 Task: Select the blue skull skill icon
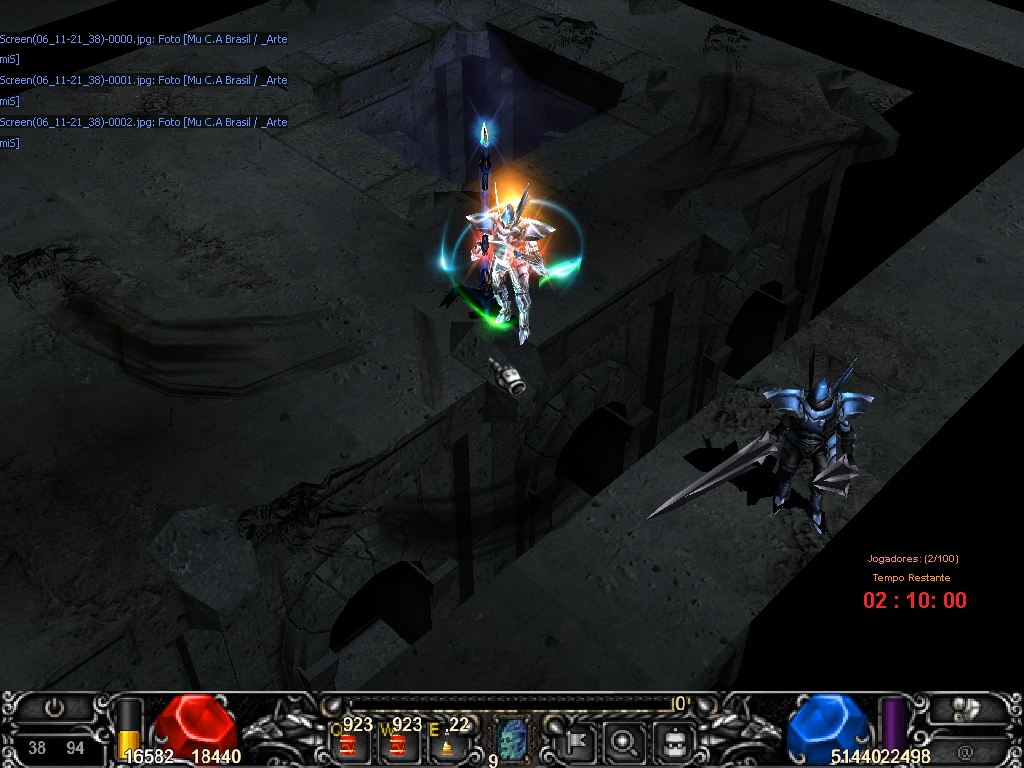513,741
